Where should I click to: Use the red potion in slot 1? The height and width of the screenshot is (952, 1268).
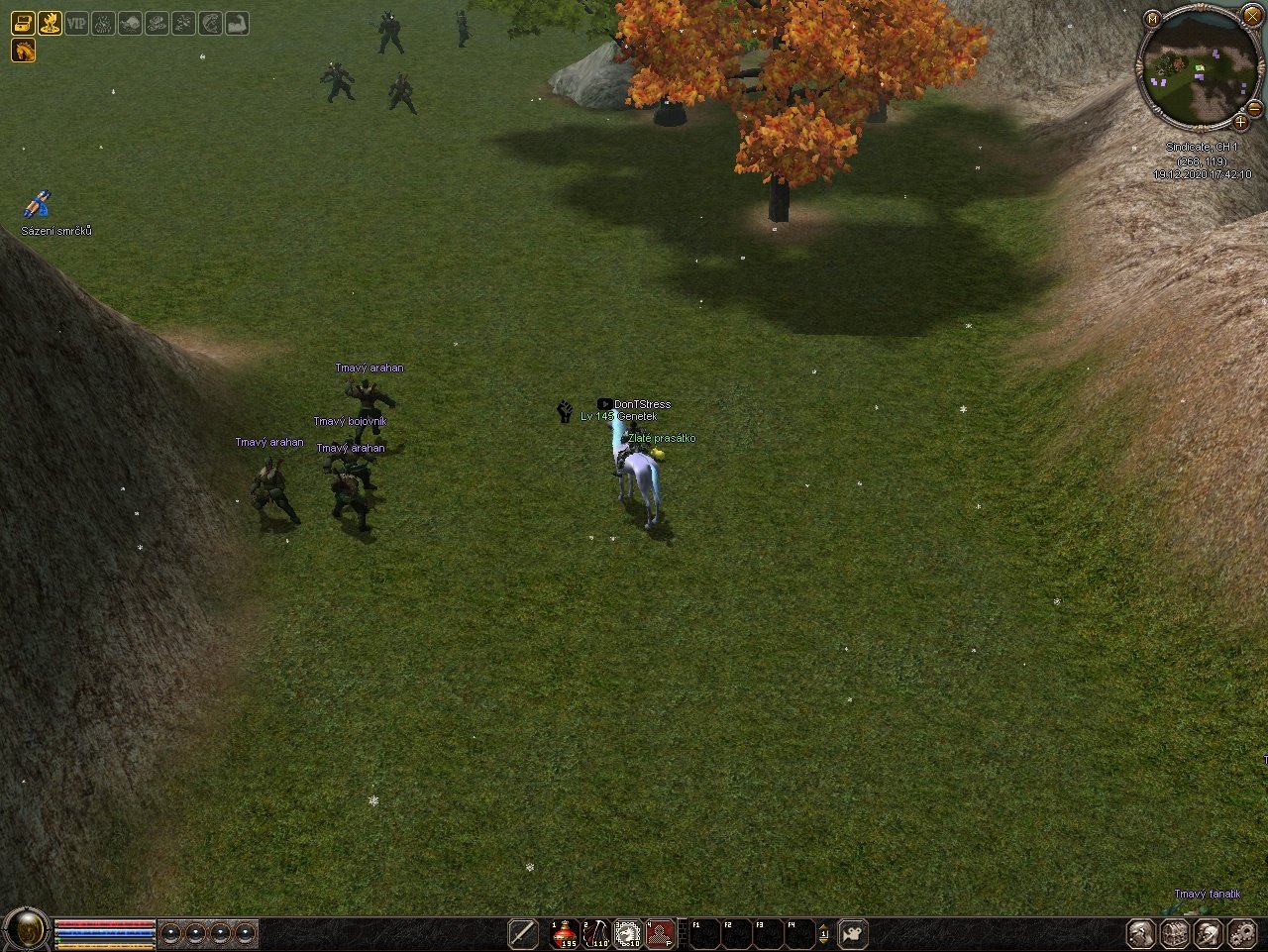click(566, 933)
